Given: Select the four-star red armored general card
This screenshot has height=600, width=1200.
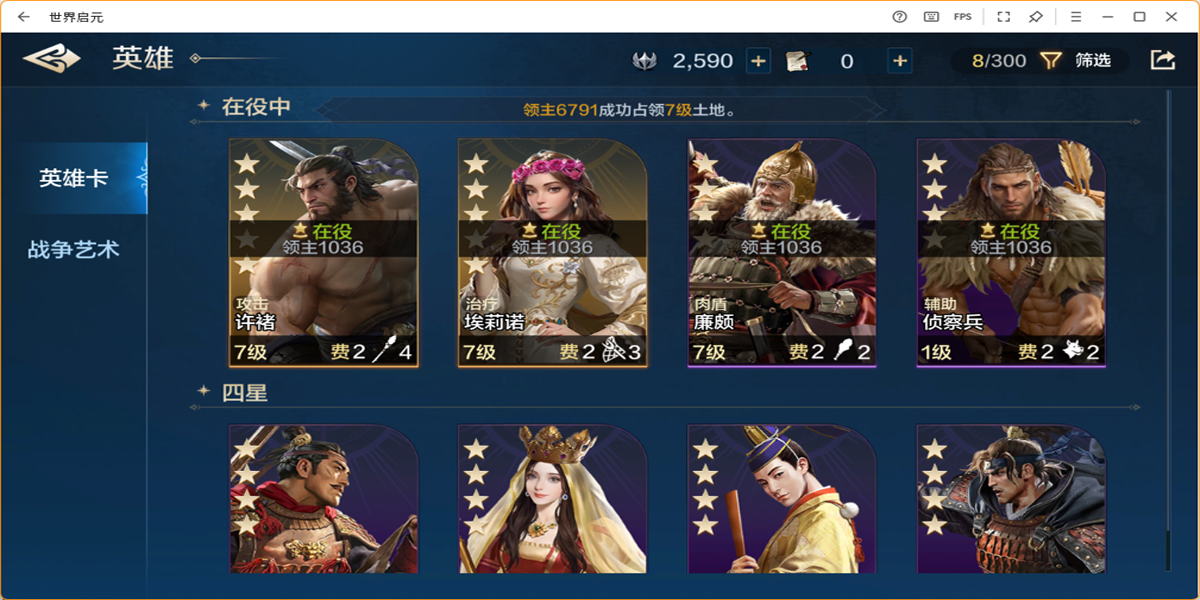Looking at the screenshot, I should [x=323, y=498].
